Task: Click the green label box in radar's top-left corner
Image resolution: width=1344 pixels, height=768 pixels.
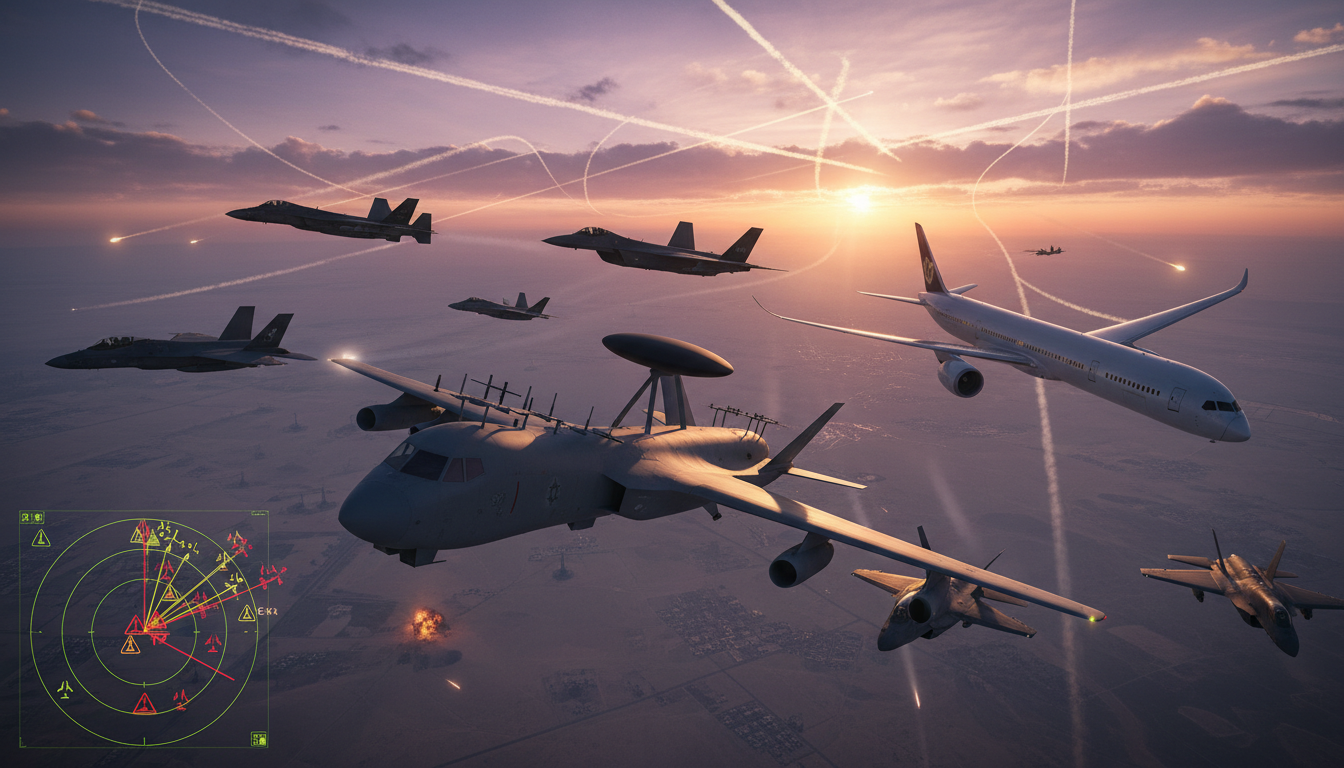Action: click(33, 517)
